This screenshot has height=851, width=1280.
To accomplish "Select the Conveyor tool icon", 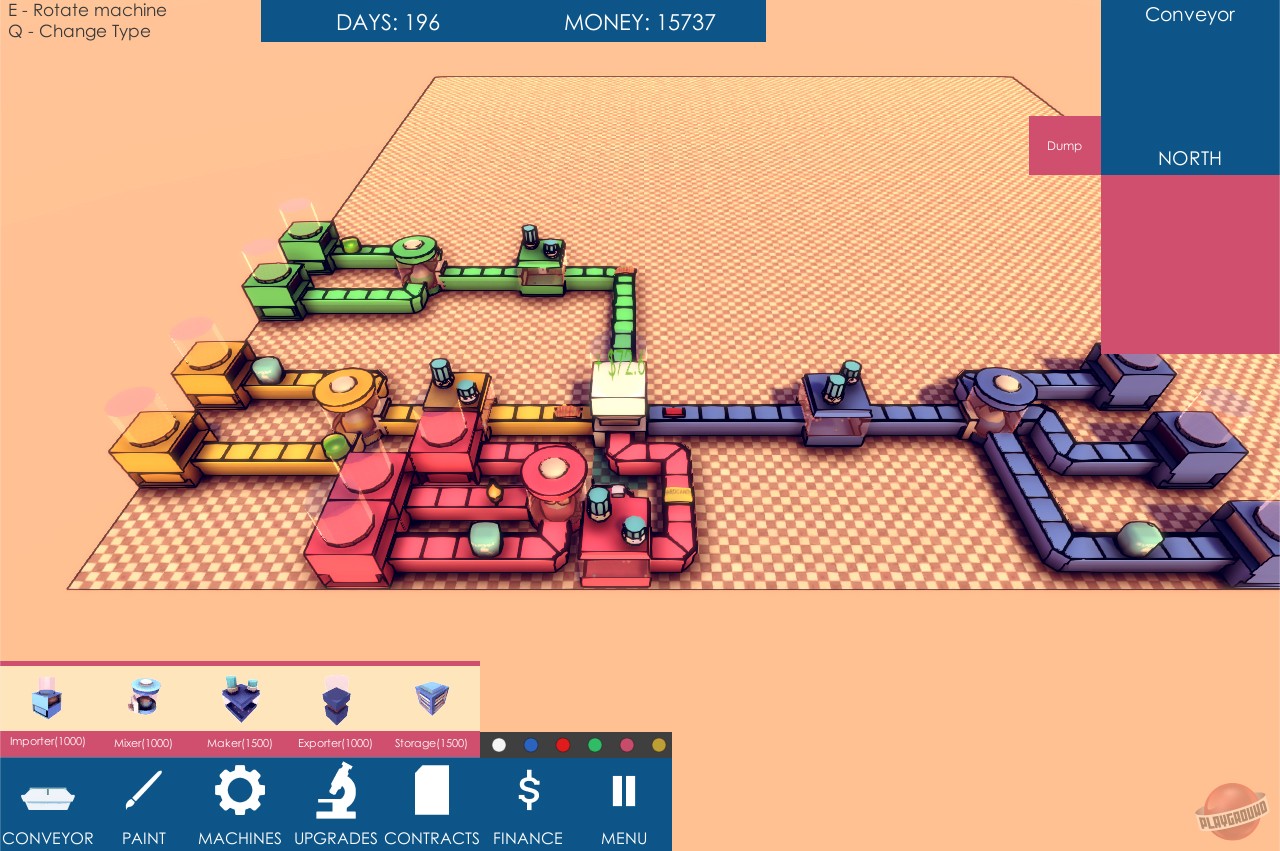I will (47, 790).
